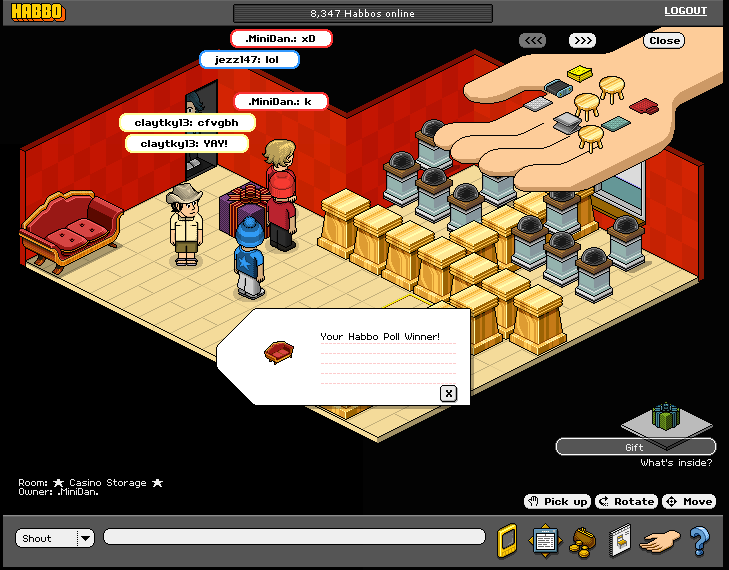Screen dimensions: 729x570
Task: Toggle the hand inventory icon
Action: 659,541
